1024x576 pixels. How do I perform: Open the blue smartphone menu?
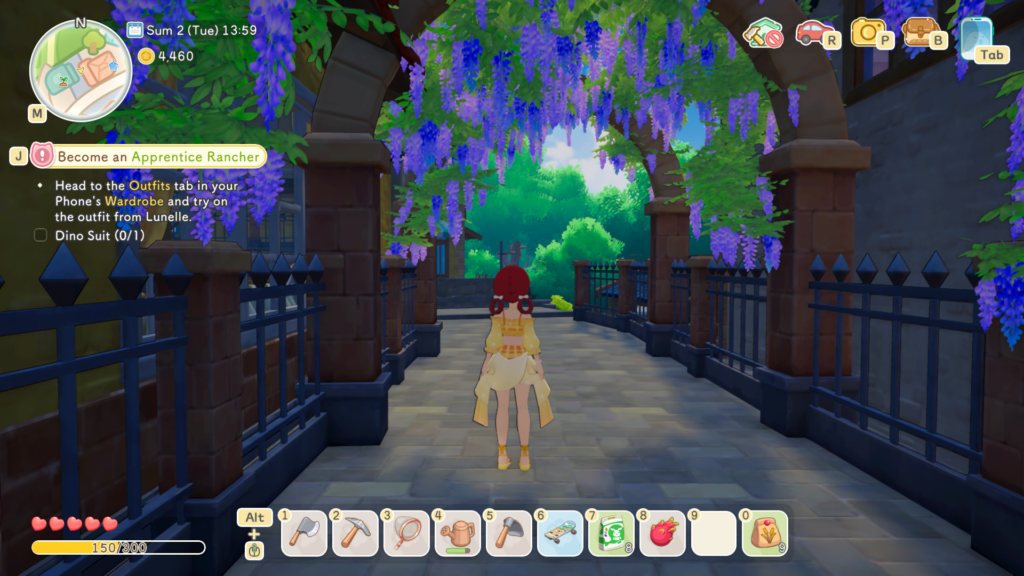[975, 35]
